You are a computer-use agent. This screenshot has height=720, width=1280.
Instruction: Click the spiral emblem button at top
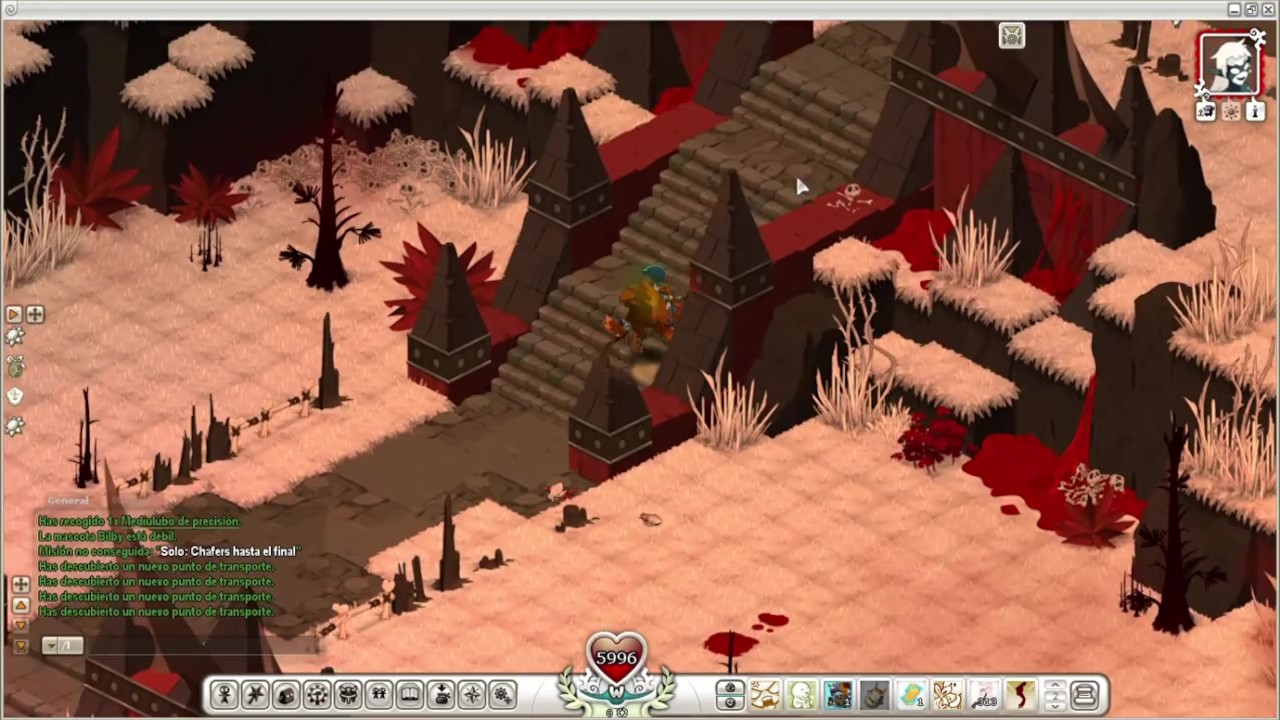(x=1012, y=37)
